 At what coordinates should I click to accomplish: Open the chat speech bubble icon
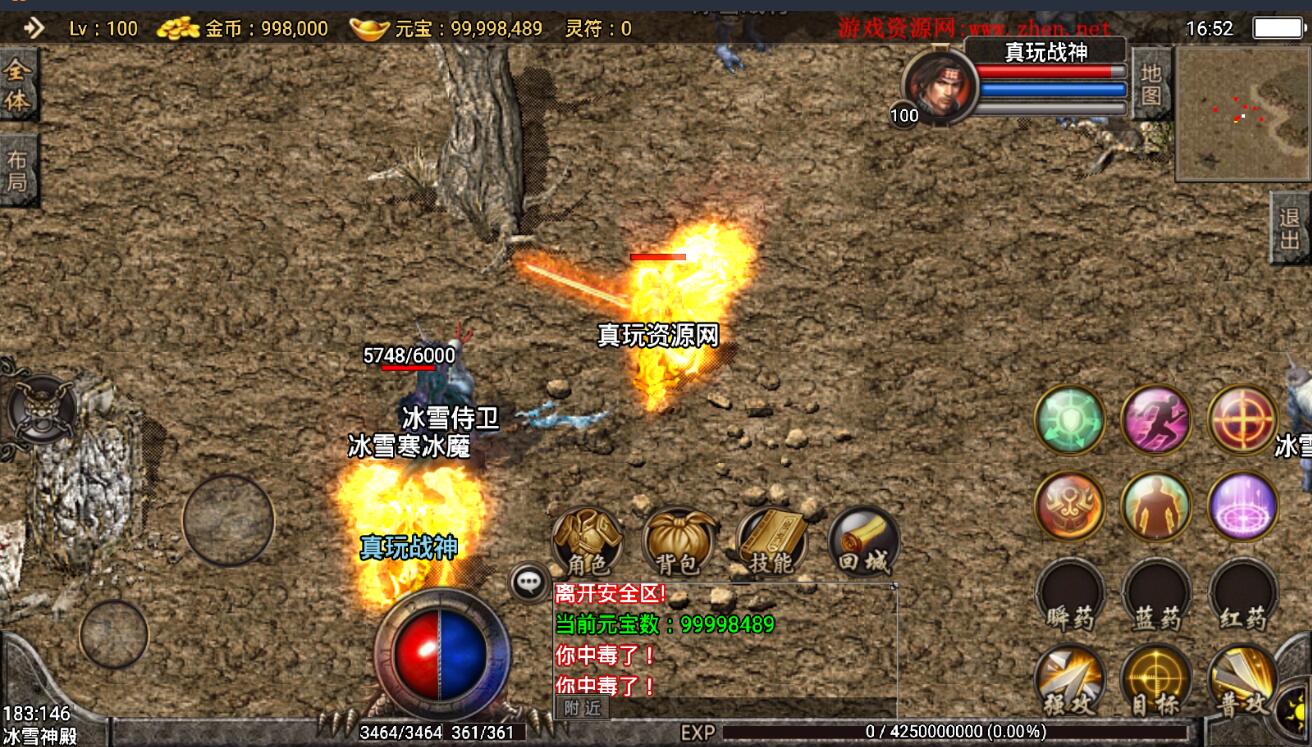tap(529, 582)
